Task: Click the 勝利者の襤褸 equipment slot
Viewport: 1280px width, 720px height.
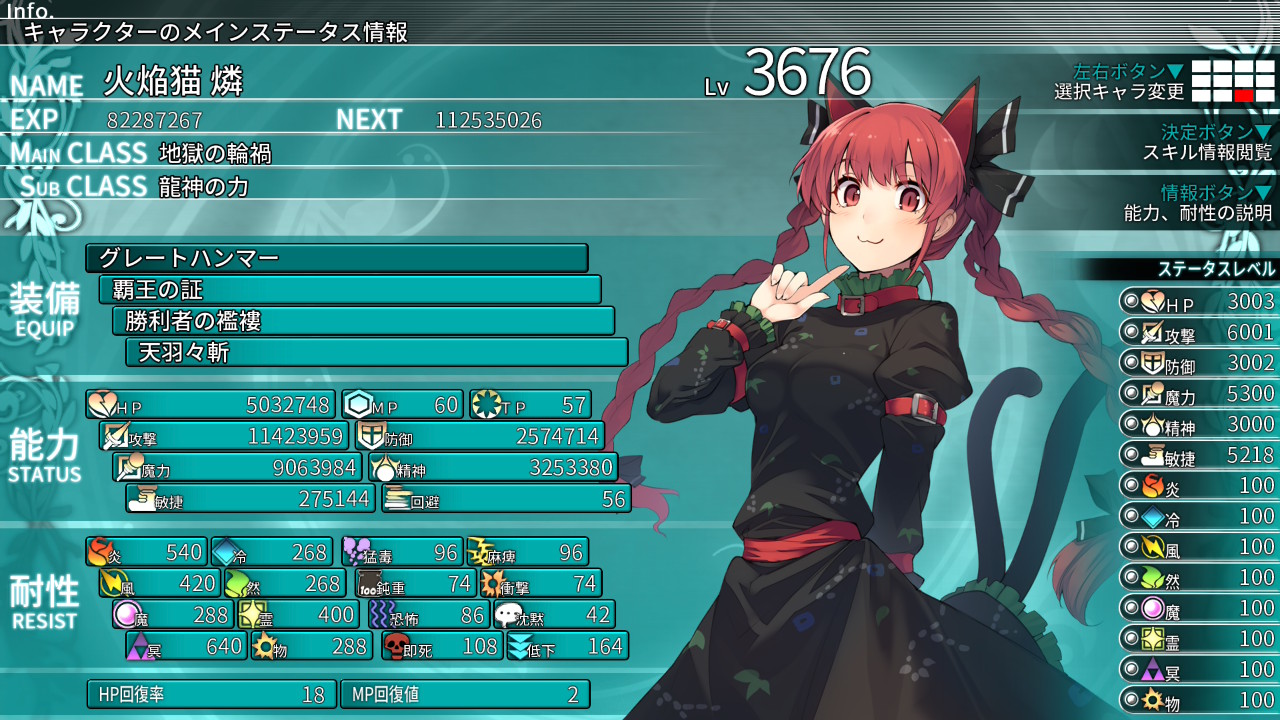Action: pyautogui.click(x=363, y=321)
